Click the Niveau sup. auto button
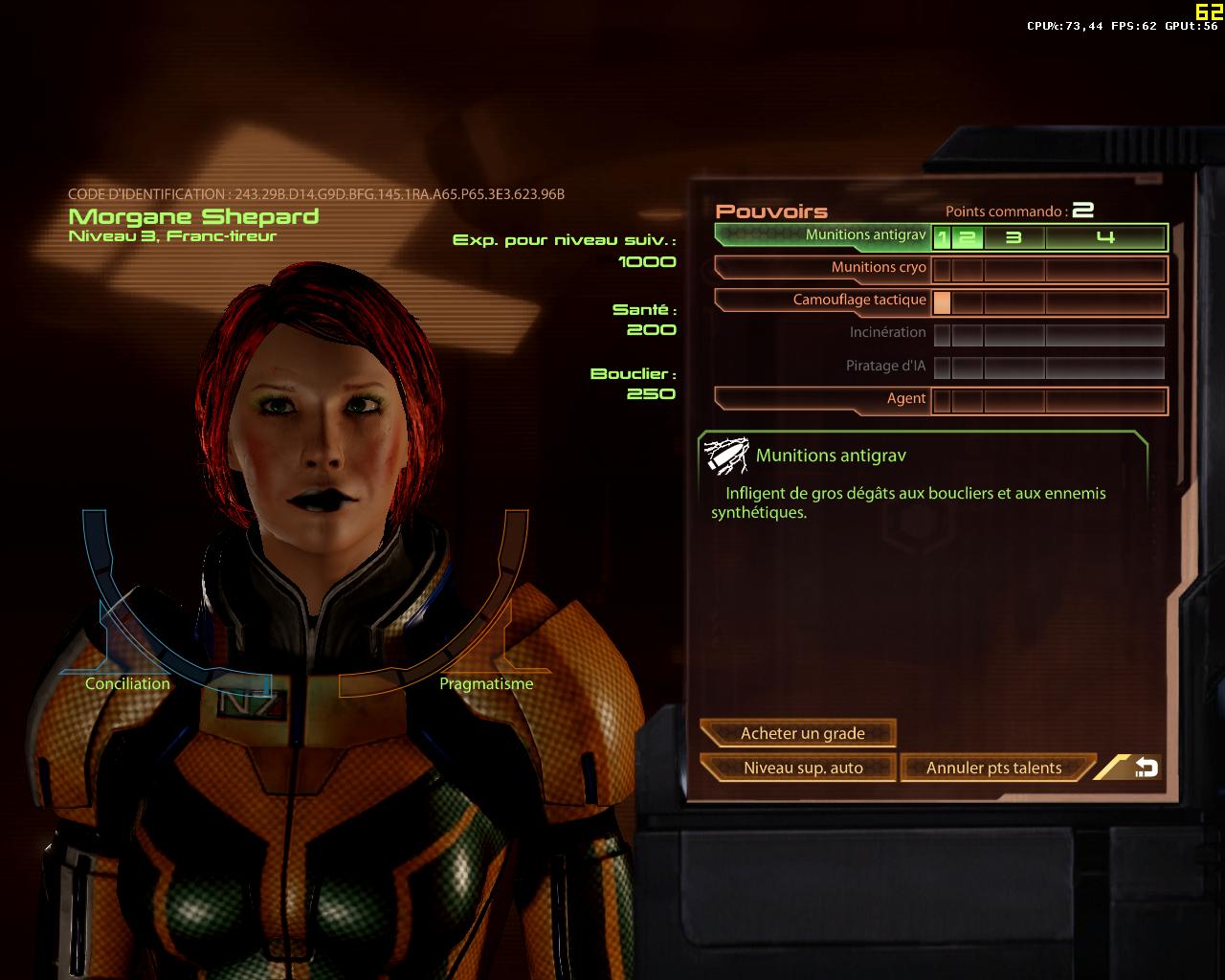 802,768
